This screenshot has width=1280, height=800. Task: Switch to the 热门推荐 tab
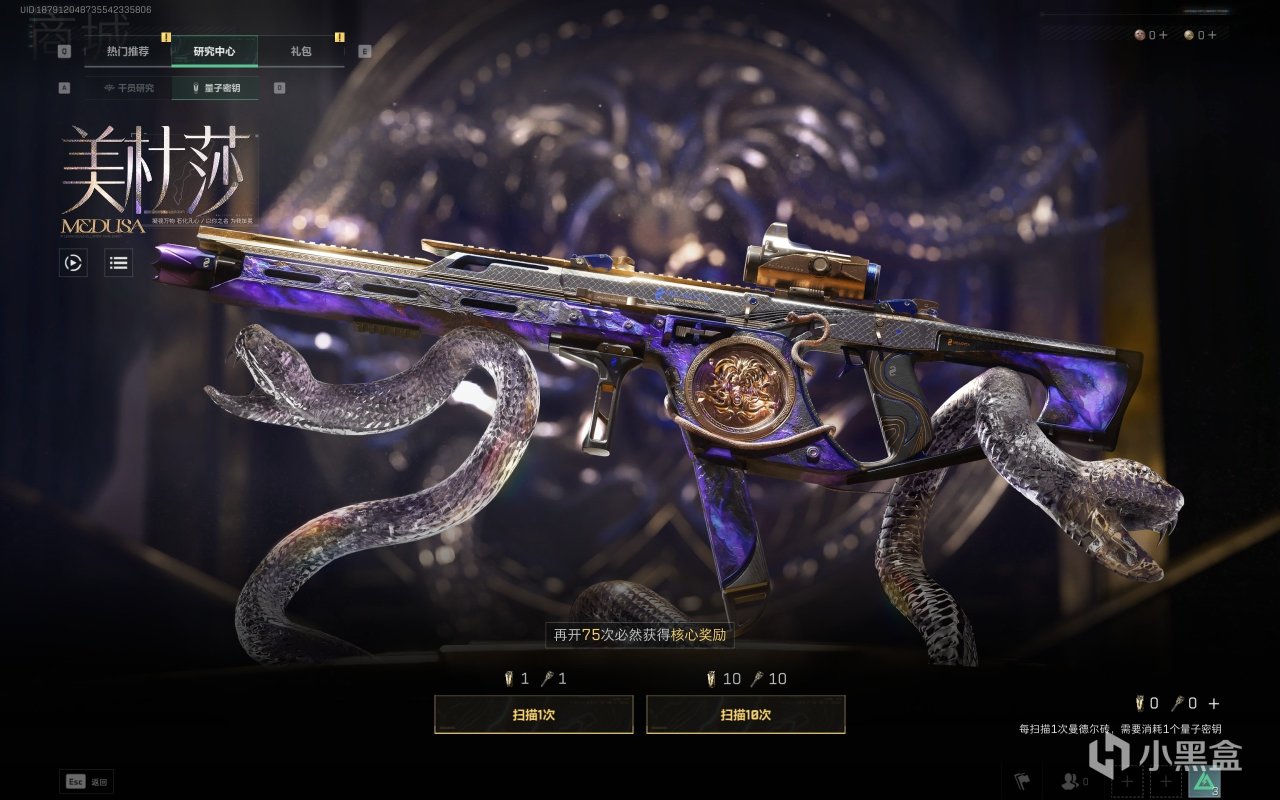(127, 51)
